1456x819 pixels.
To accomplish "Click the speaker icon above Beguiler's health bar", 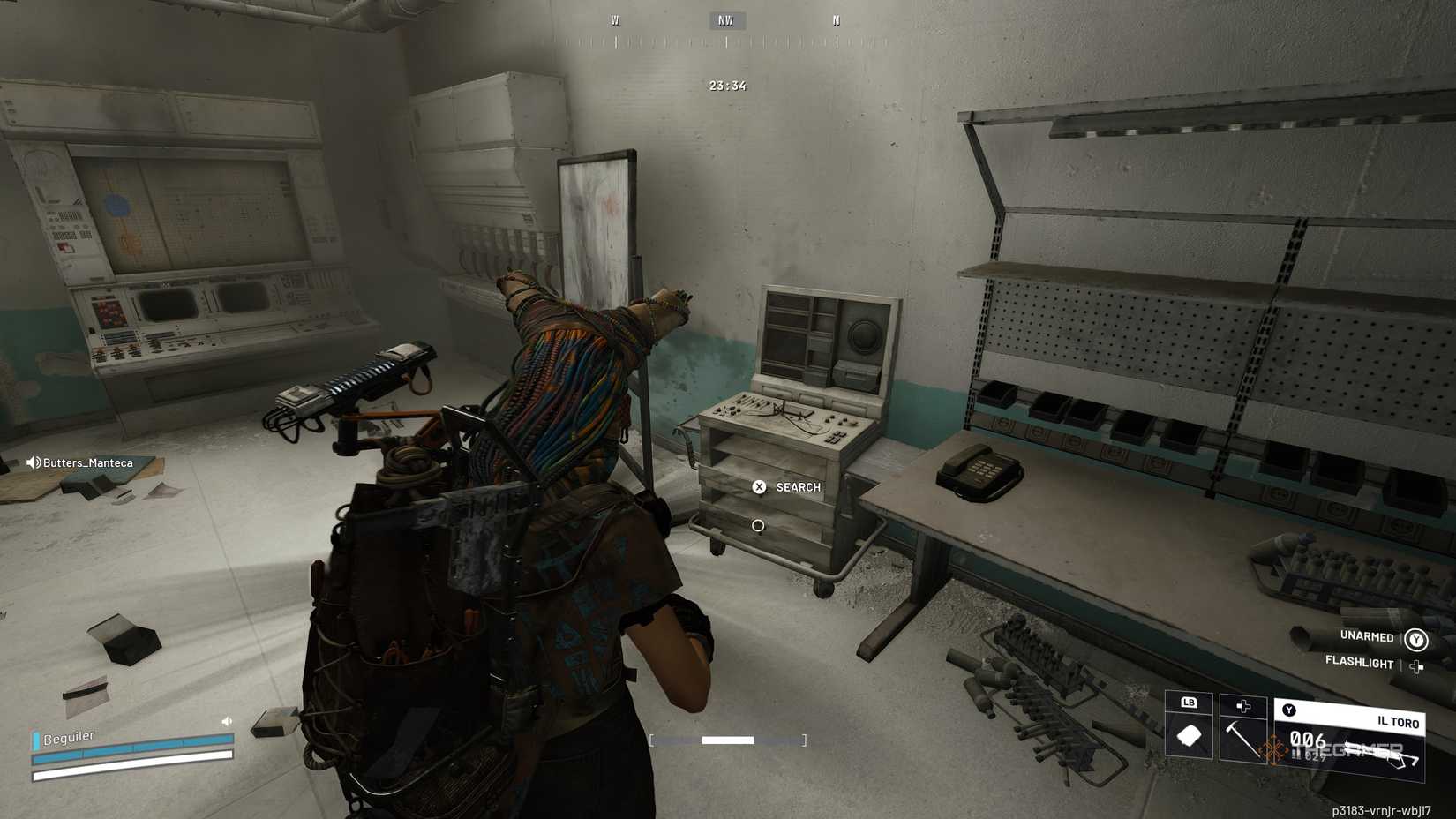I will [x=226, y=720].
